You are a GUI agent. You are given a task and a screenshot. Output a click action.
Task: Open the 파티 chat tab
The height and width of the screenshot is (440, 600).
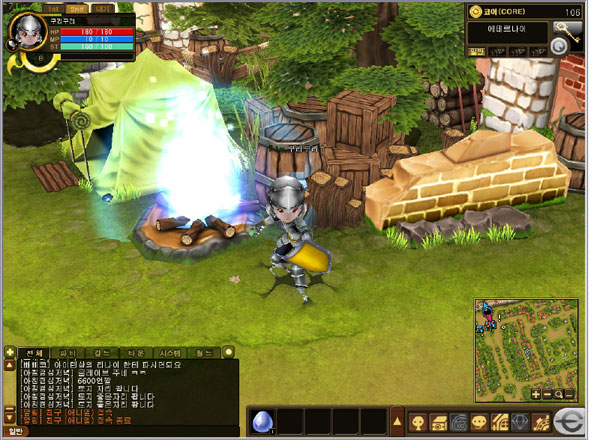coord(70,353)
